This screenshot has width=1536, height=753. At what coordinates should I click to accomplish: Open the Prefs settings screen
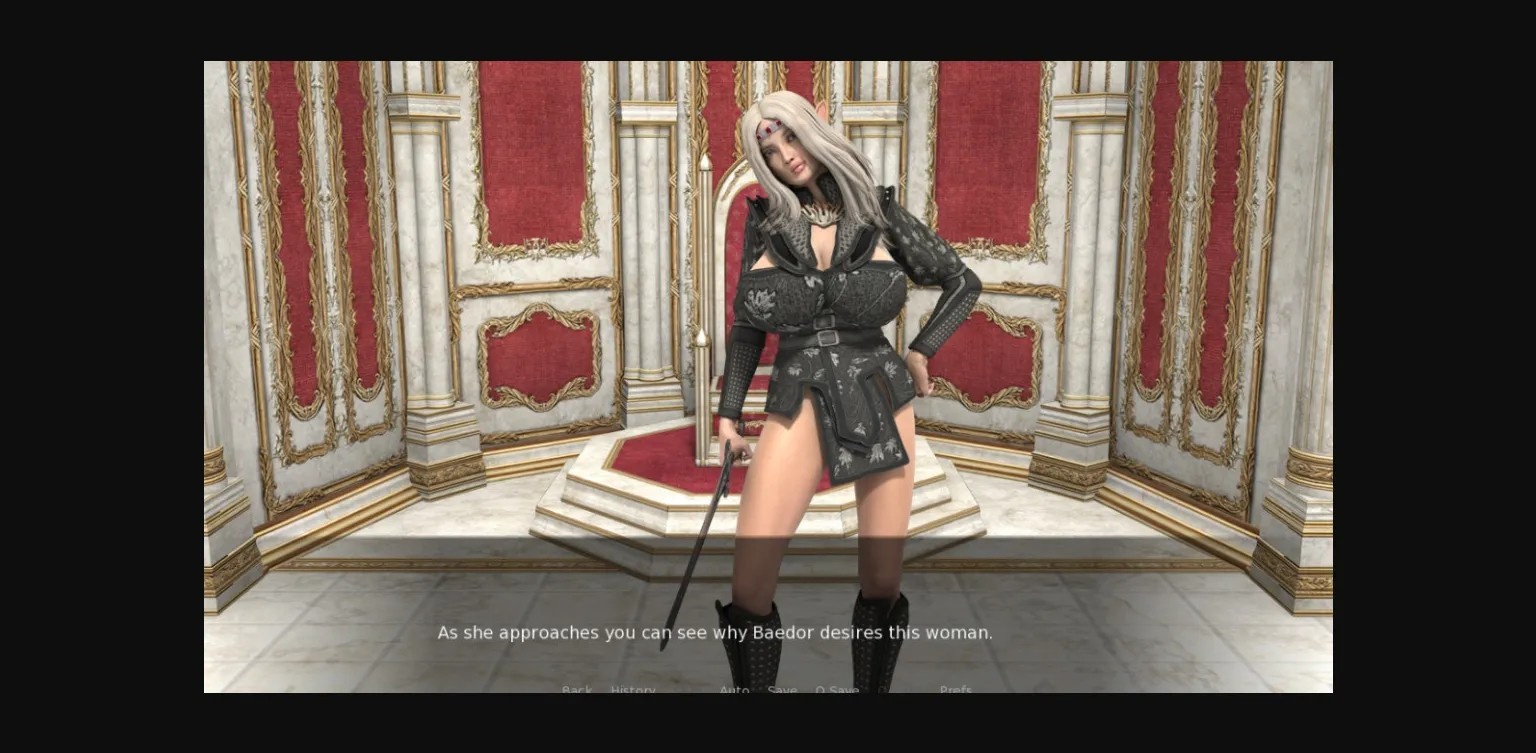[956, 690]
